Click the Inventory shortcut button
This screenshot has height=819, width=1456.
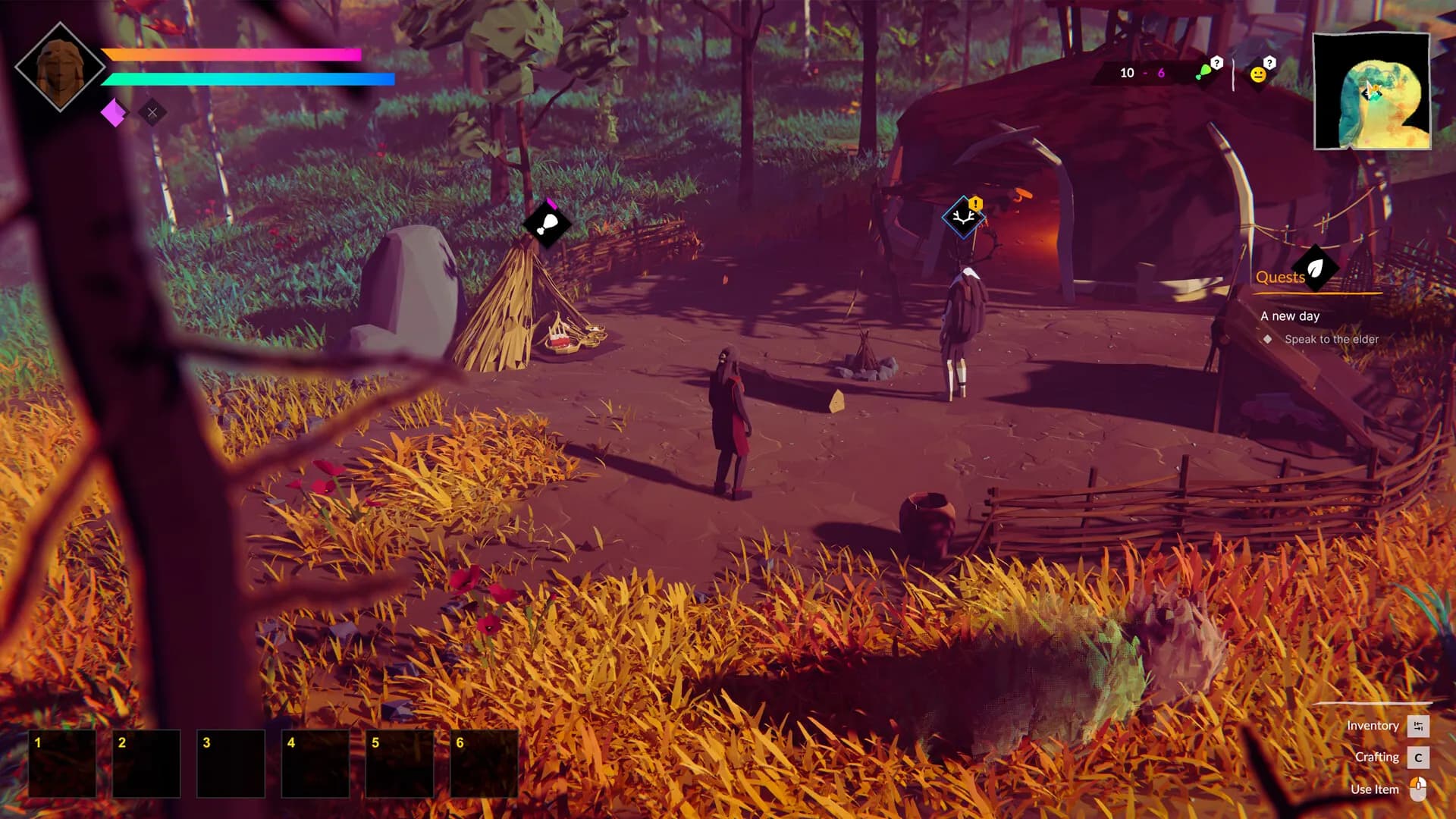coord(1417,726)
